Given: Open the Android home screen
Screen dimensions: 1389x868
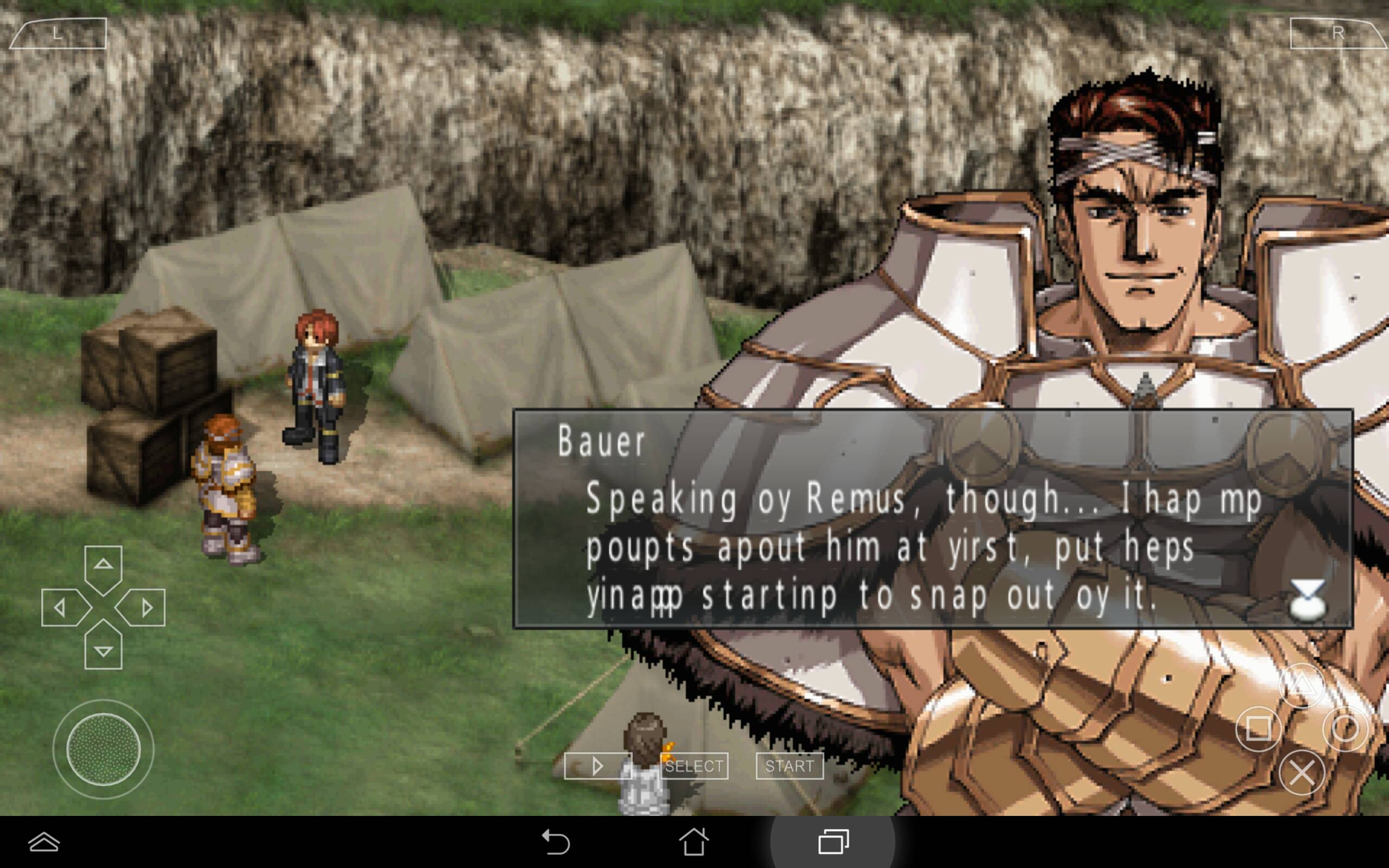Looking at the screenshot, I should [x=694, y=842].
